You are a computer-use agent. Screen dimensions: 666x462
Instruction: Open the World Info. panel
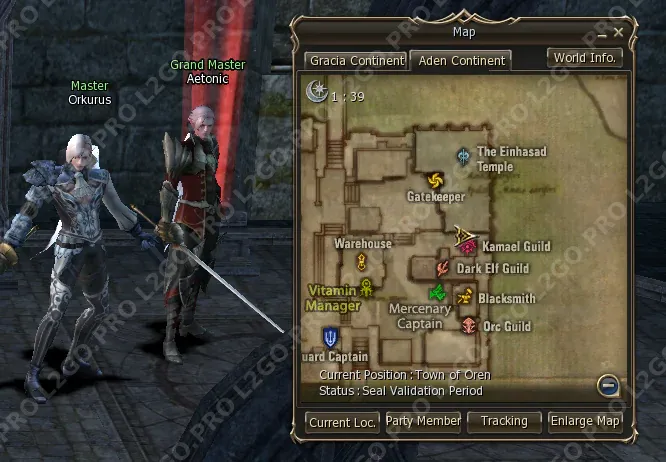coord(585,58)
